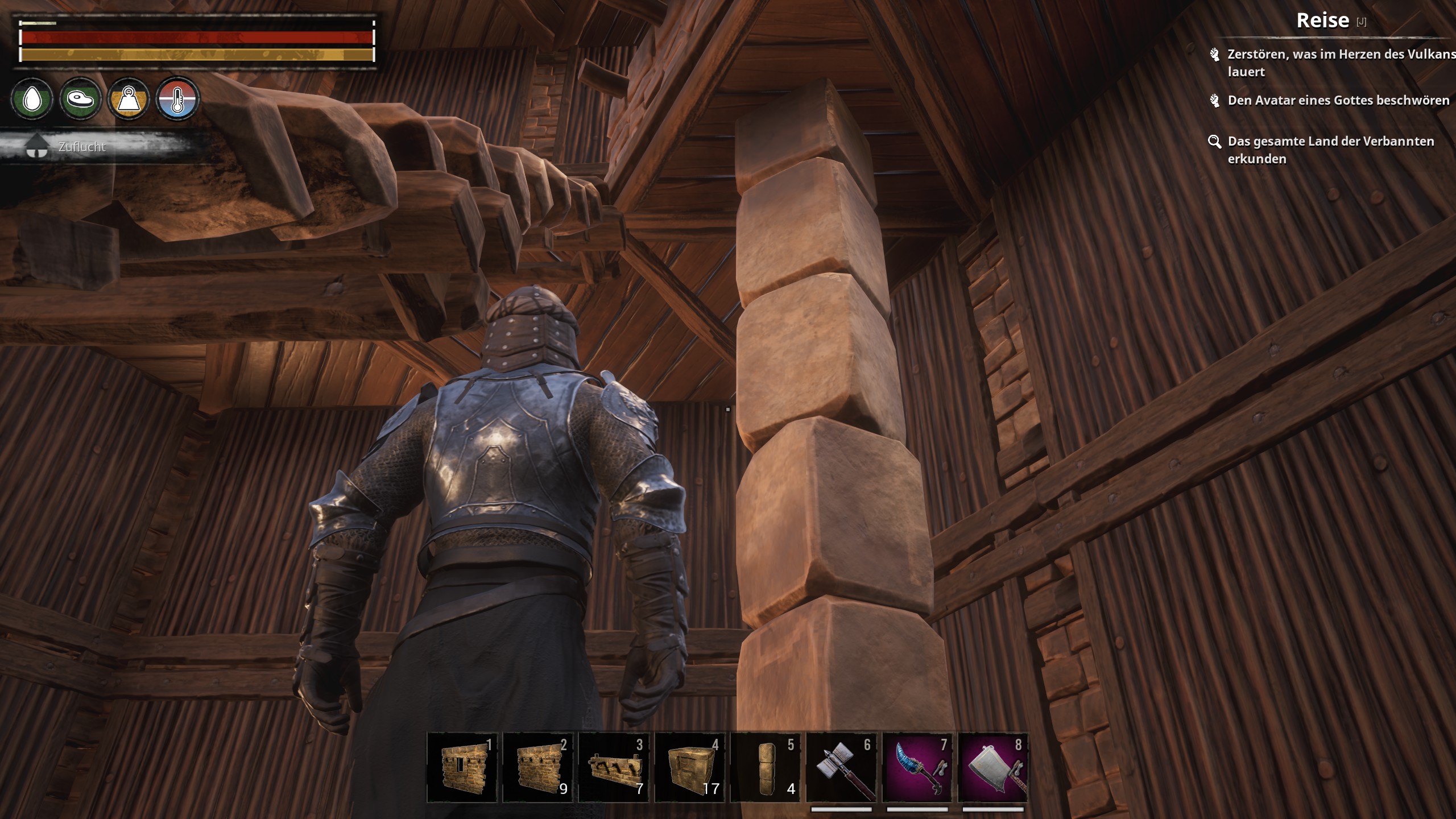Viewport: 1456px width, 819px height.
Task: Select the summon god avatar objective
Action: point(1338,101)
